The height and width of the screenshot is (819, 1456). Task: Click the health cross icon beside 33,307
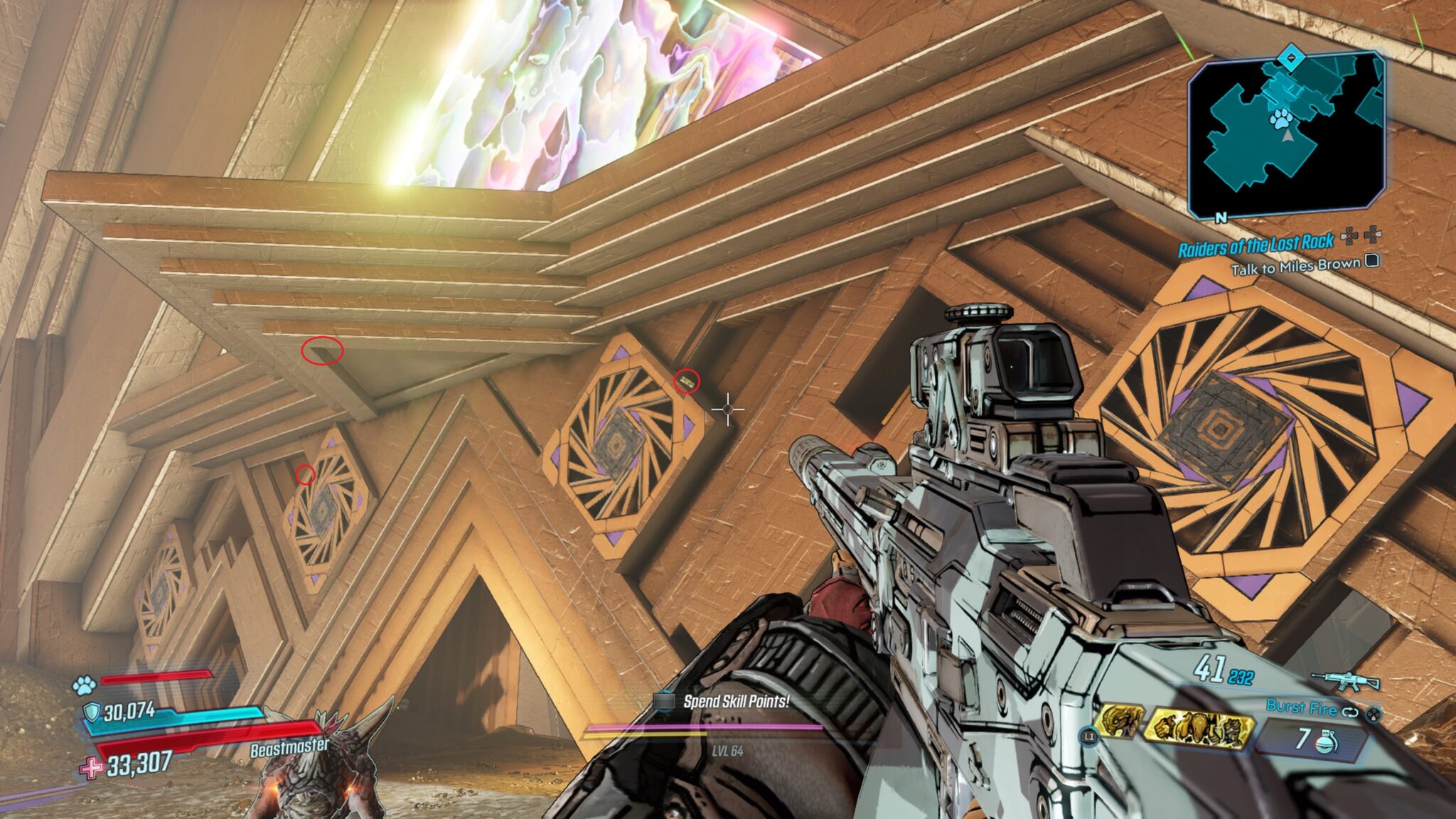[x=91, y=767]
